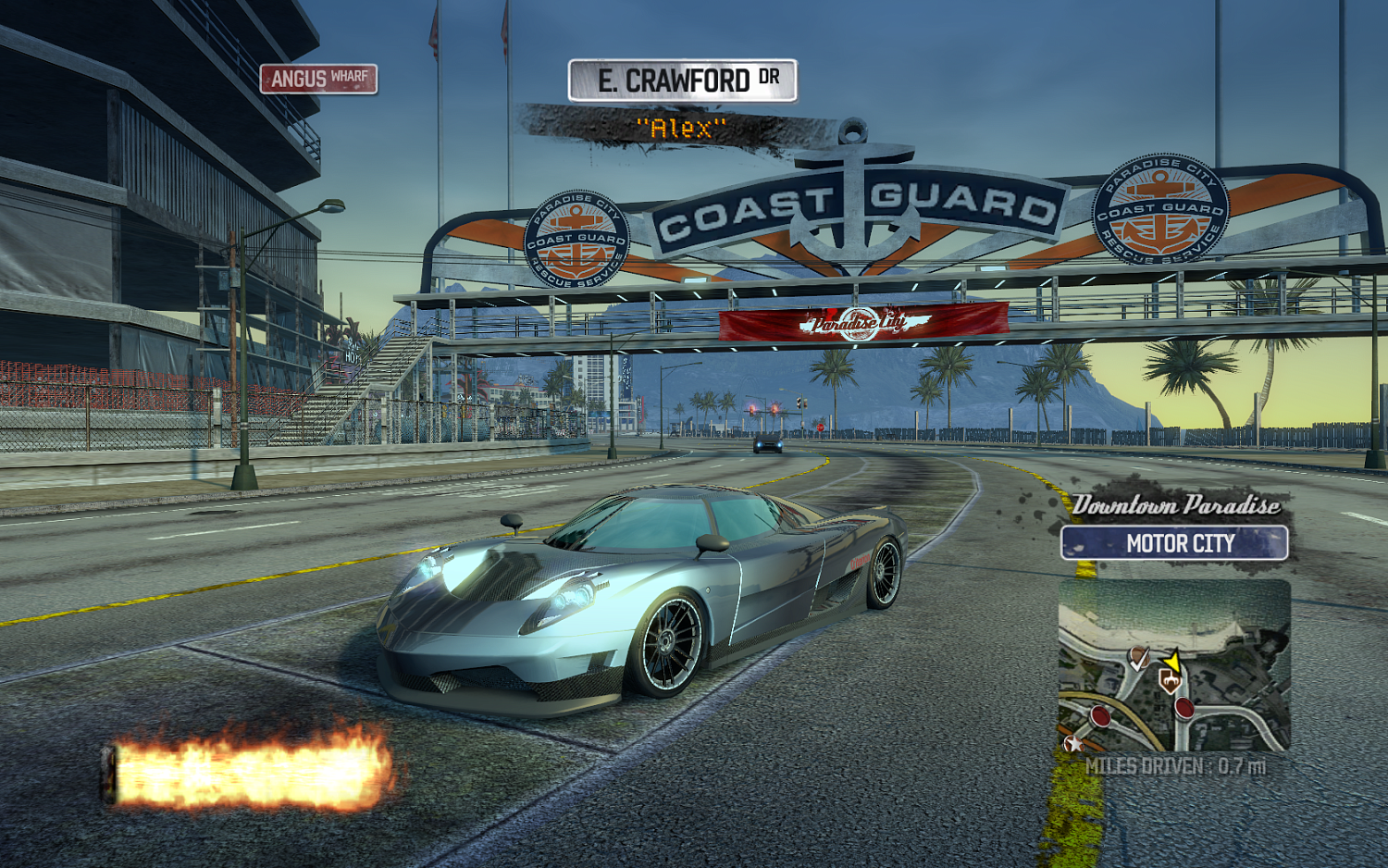Select the lower-left red stoplight marker on minimap
This screenshot has width=1388, height=868.
pyautogui.click(x=1099, y=714)
